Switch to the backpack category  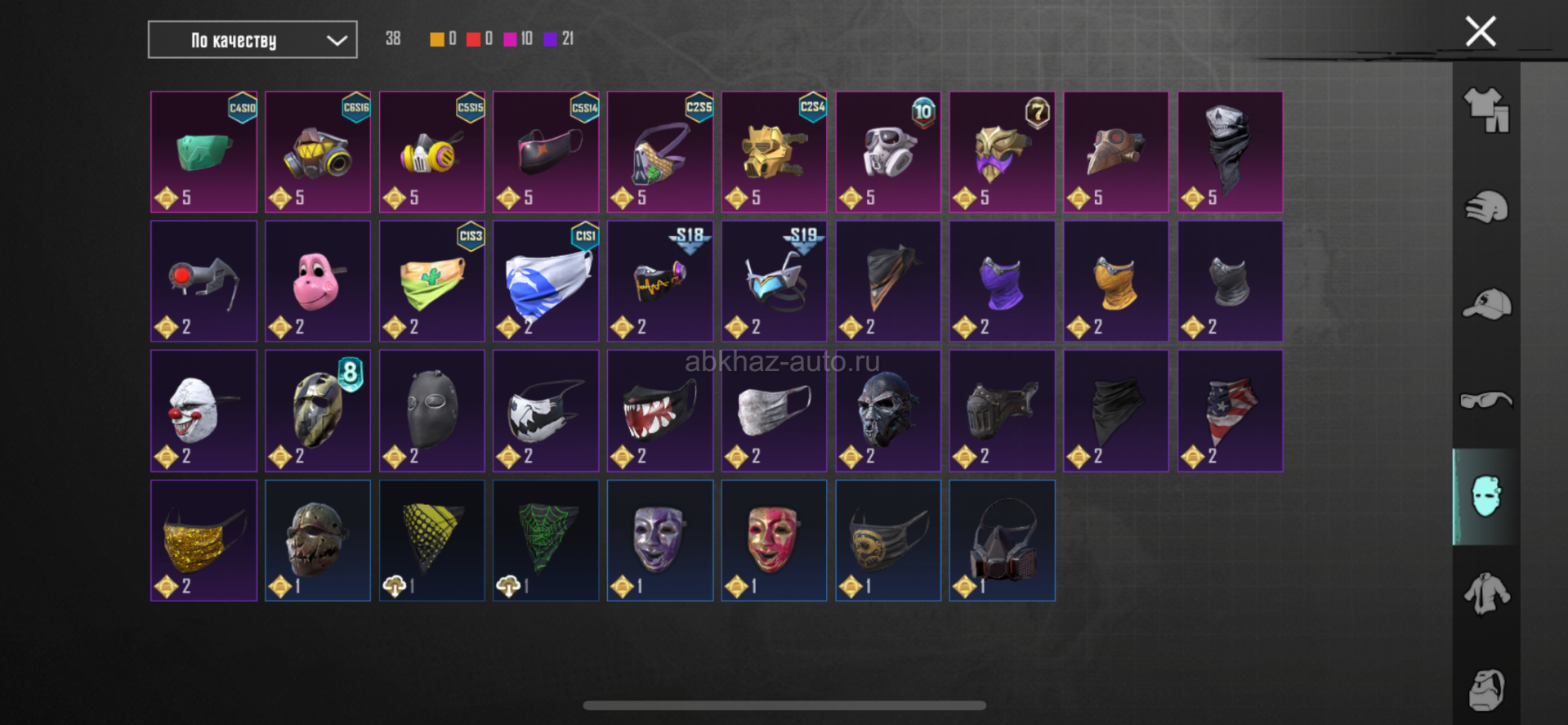point(1485,689)
